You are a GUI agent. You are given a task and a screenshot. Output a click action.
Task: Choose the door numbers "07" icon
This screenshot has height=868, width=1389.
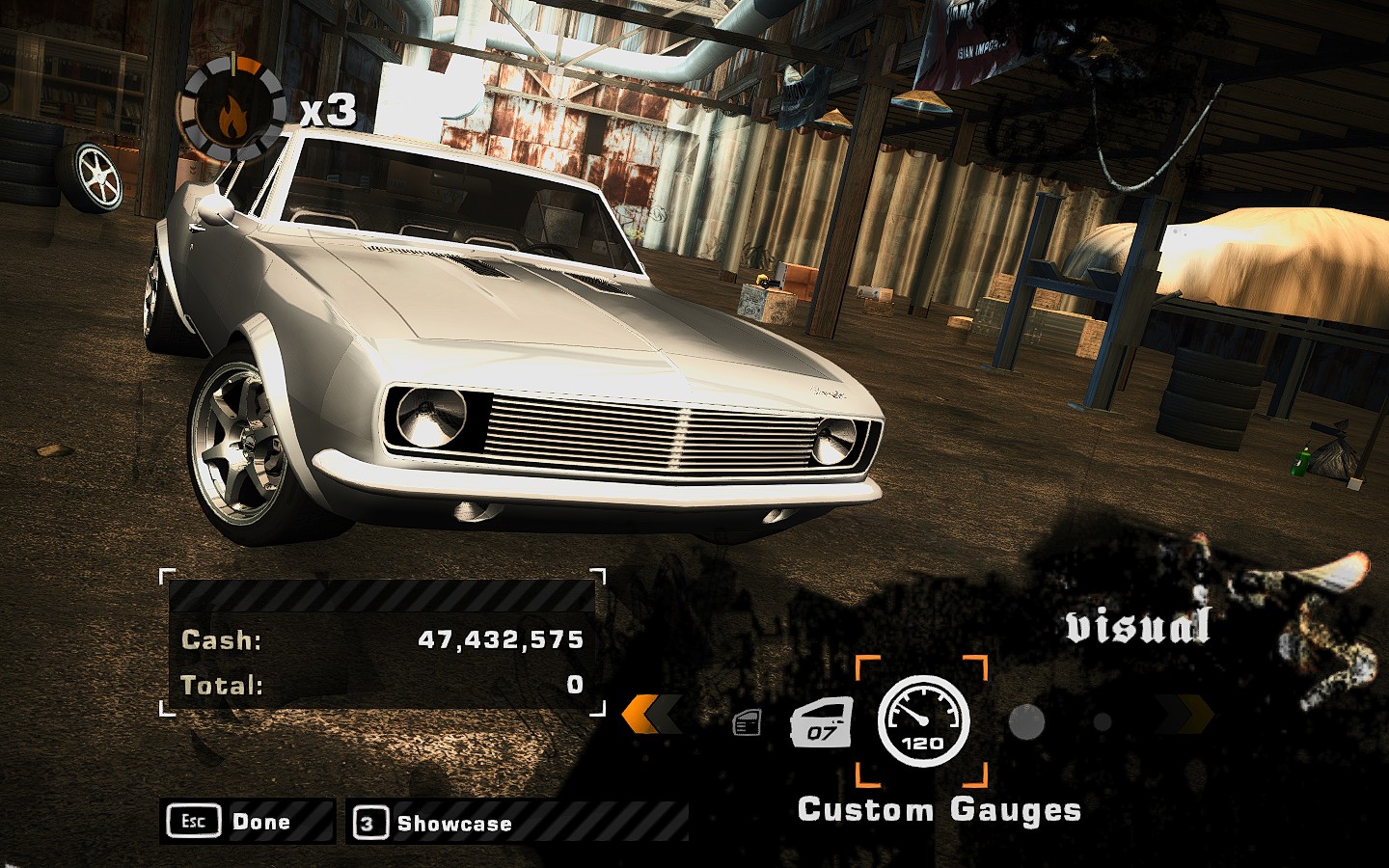coord(822,722)
